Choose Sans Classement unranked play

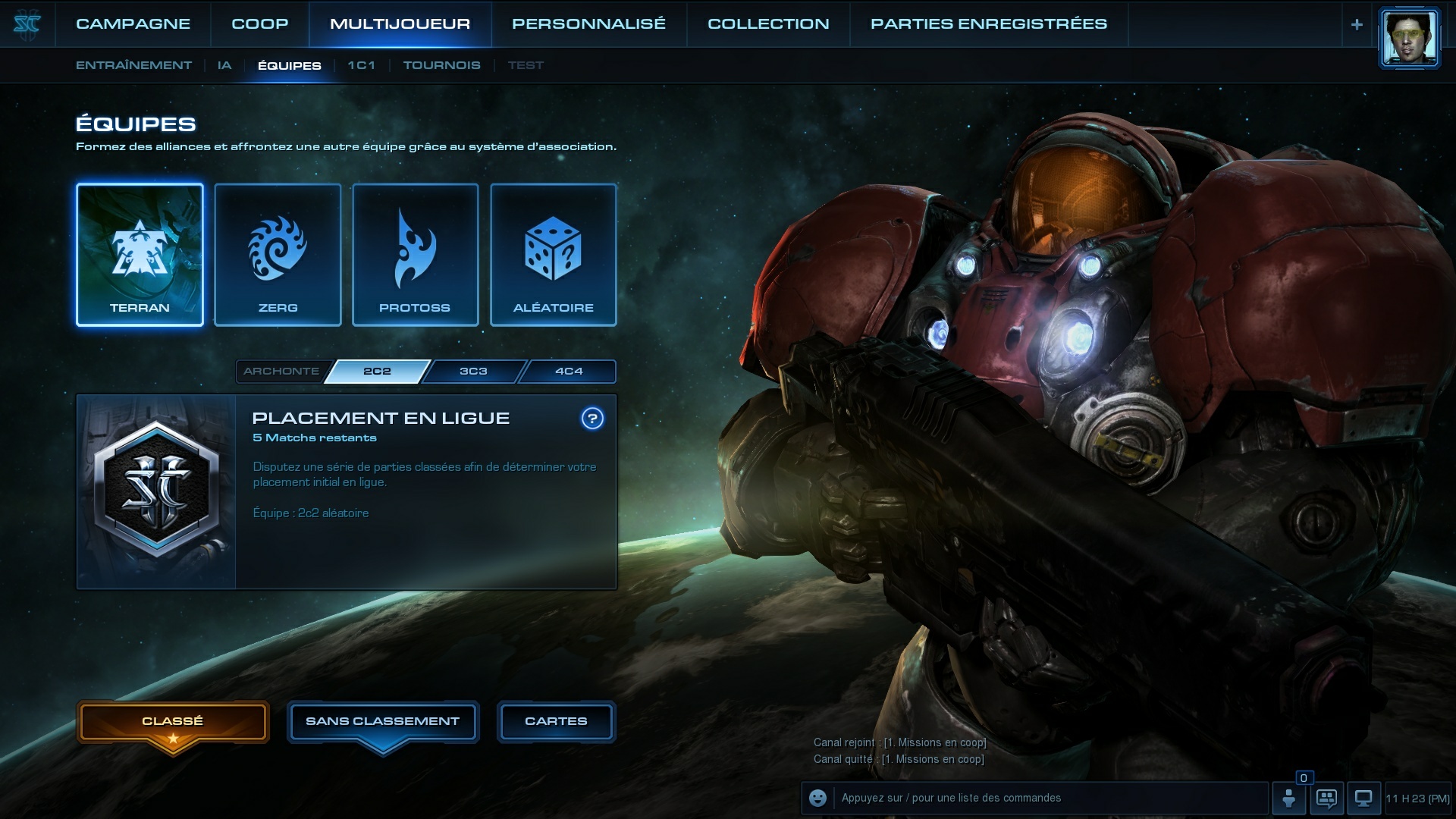pos(382,721)
